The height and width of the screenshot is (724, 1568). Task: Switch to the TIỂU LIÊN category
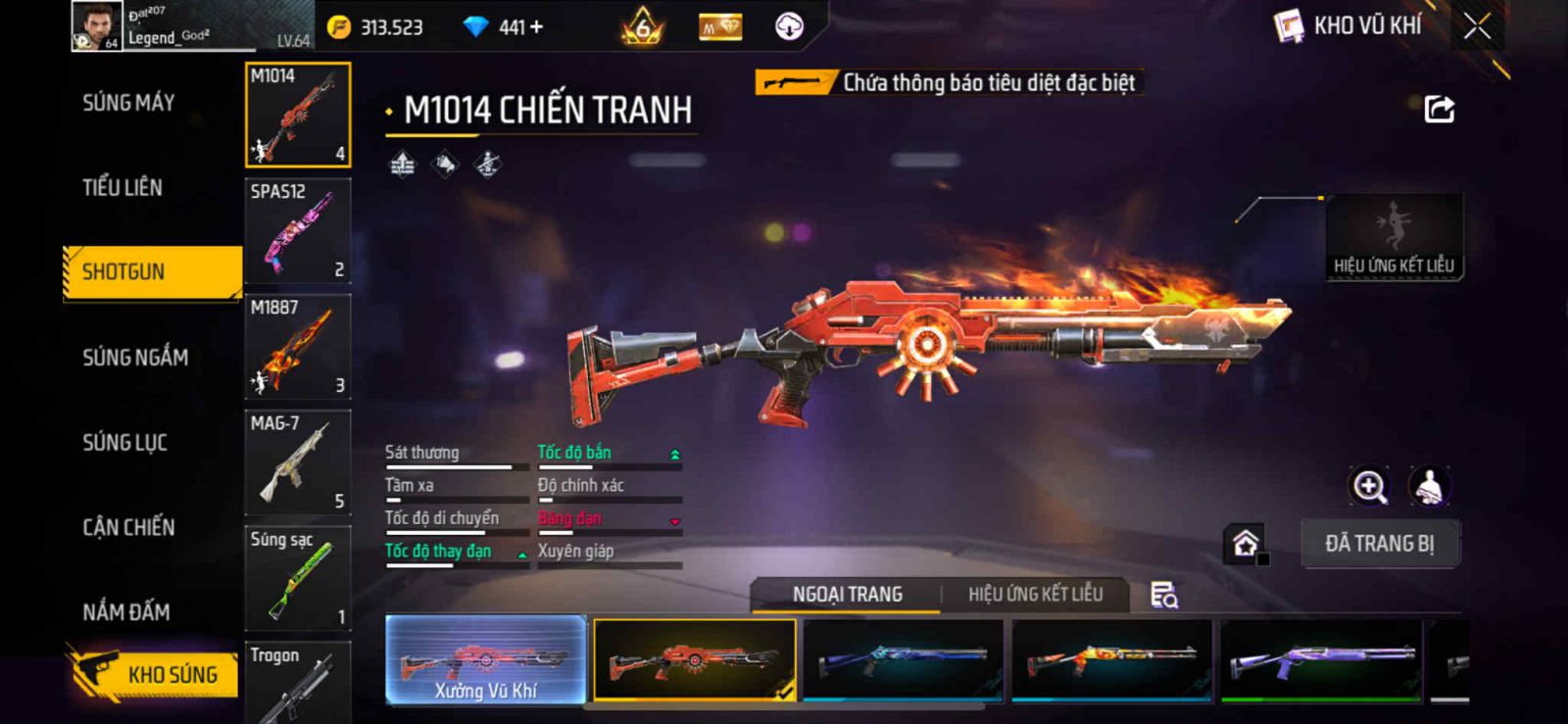click(x=122, y=187)
